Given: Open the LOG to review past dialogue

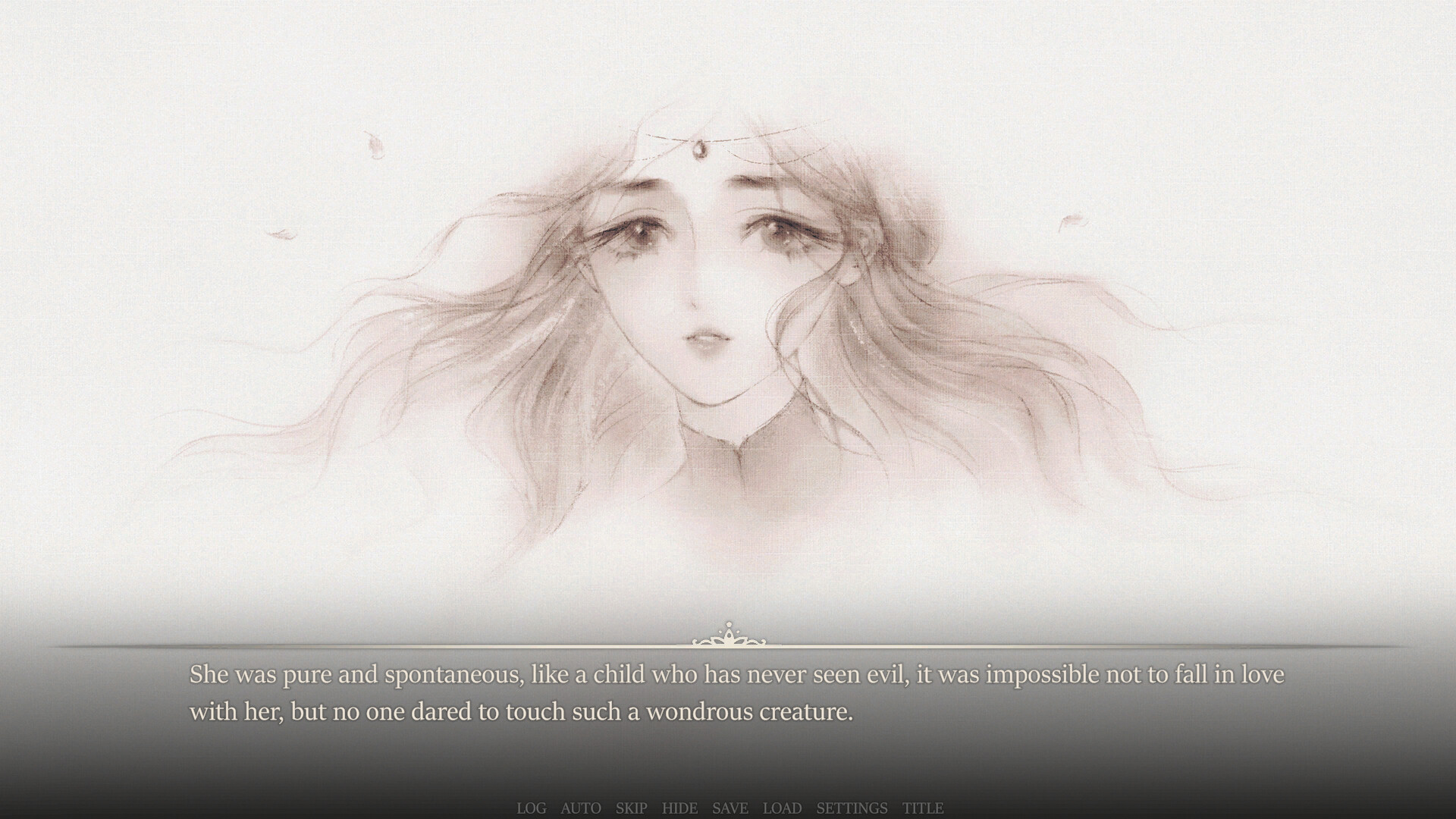Looking at the screenshot, I should 532,808.
